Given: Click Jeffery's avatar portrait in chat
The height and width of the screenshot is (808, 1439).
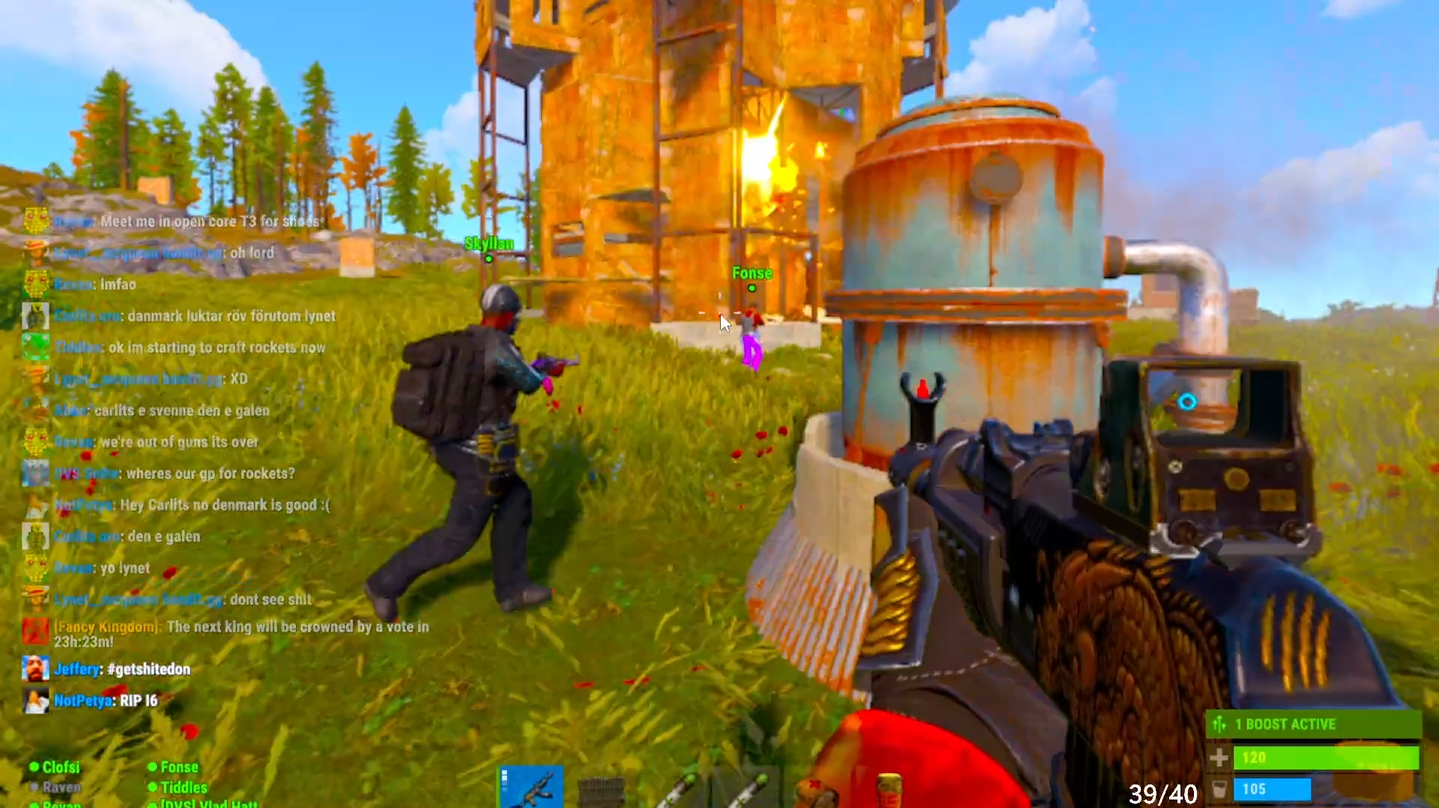Looking at the screenshot, I should coord(36,669).
